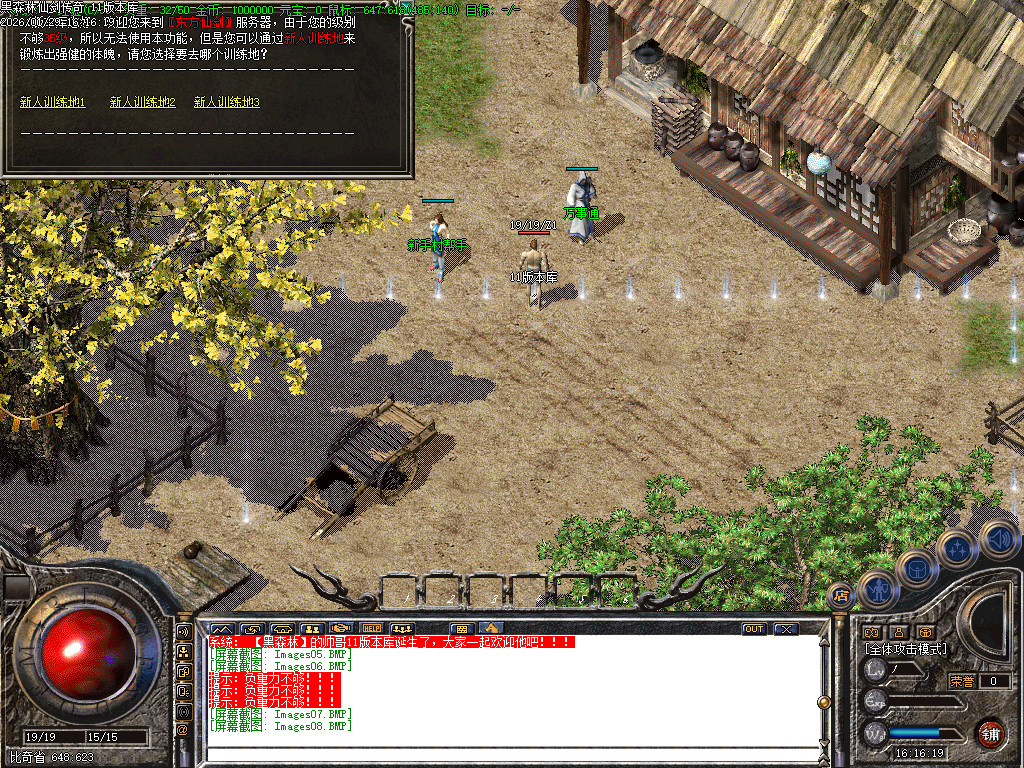1024x768 pixels.
Task: Click the OUT button above chat
Action: 754,629
